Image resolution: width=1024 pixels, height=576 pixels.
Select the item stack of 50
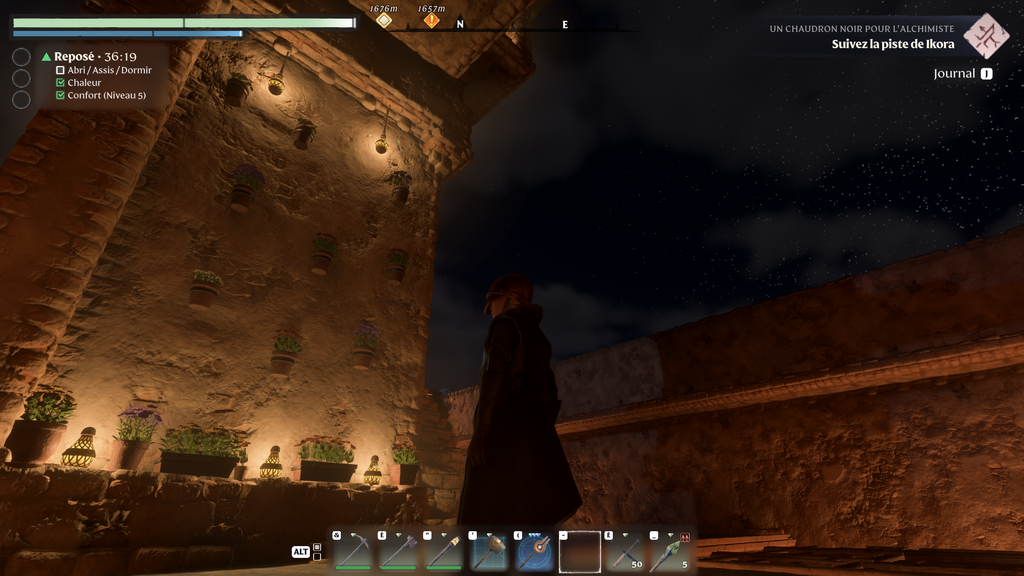tap(625, 551)
